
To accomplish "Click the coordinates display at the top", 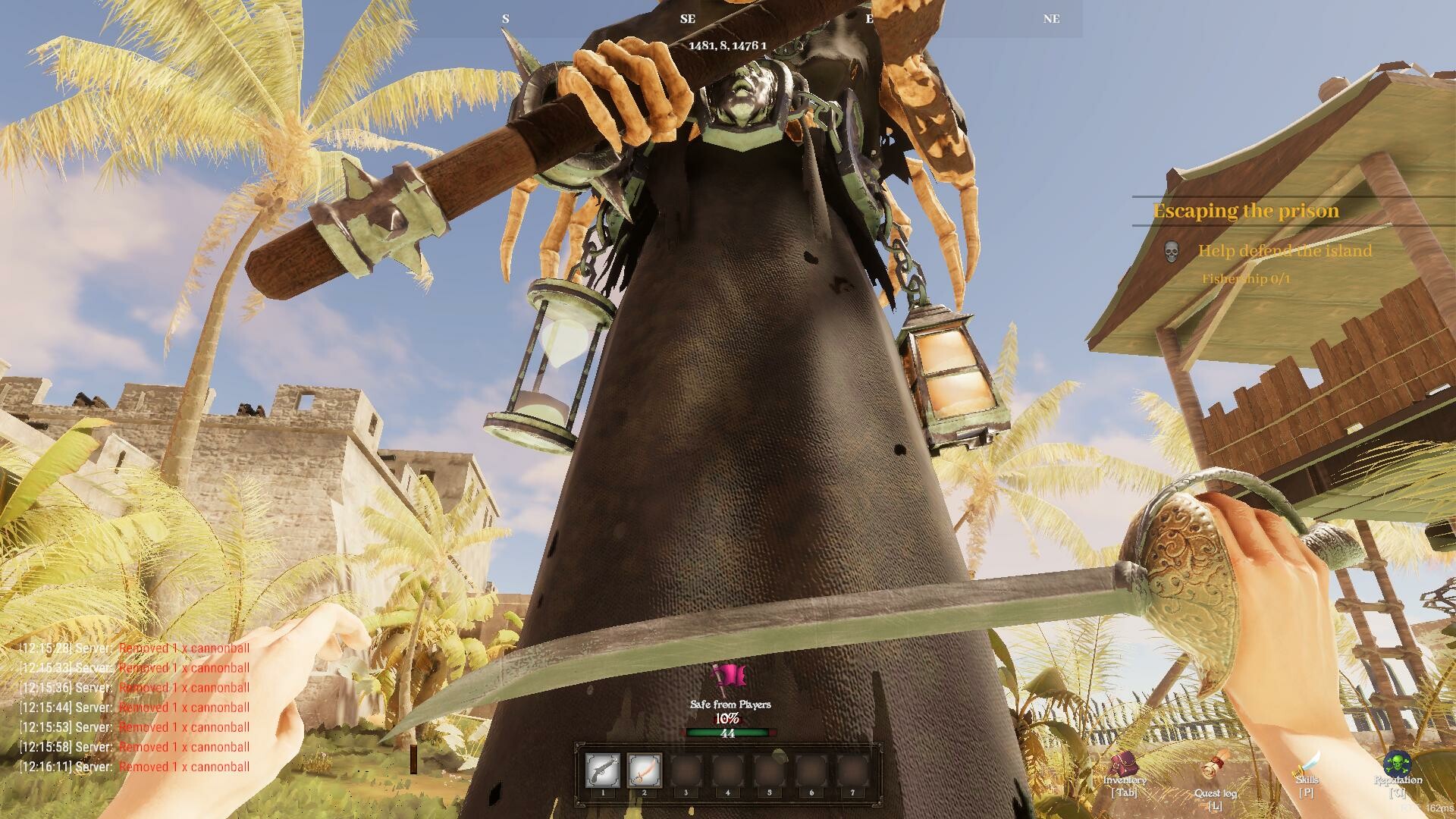I will (726, 45).
